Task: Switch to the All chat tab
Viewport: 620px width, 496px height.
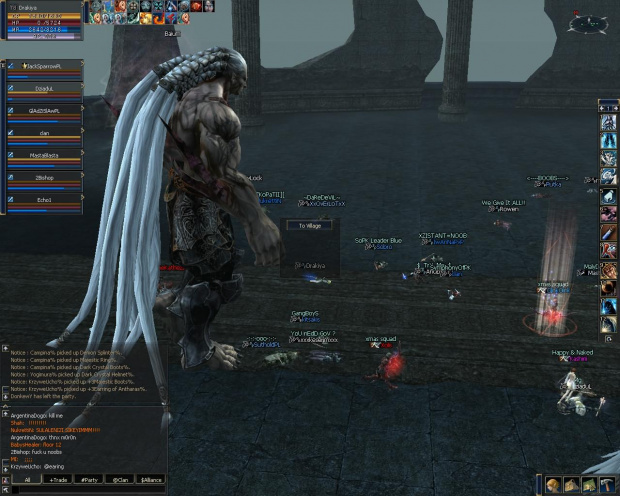Action: point(27,480)
